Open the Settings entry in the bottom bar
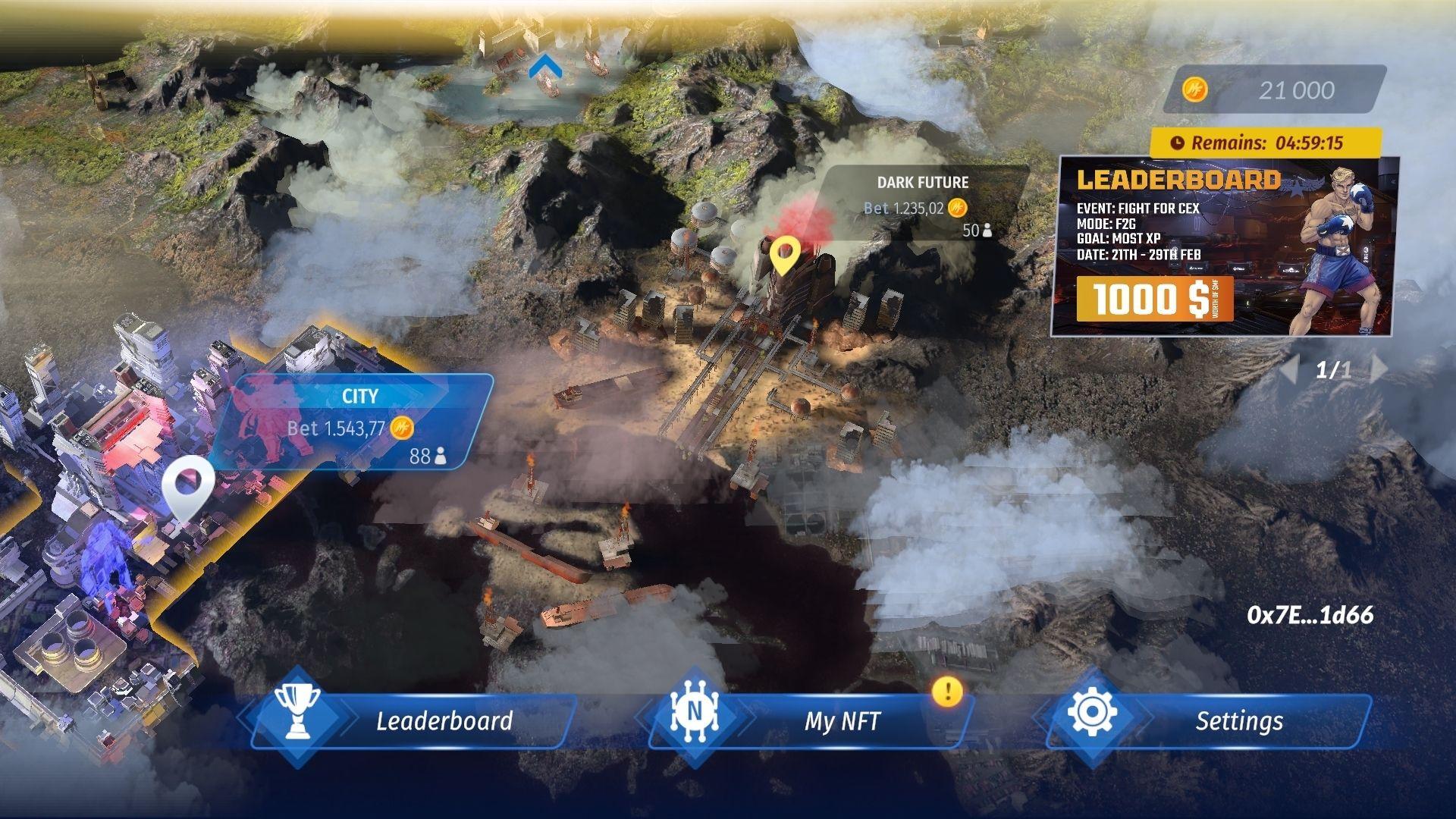Image resolution: width=1456 pixels, height=819 pixels. click(1238, 721)
